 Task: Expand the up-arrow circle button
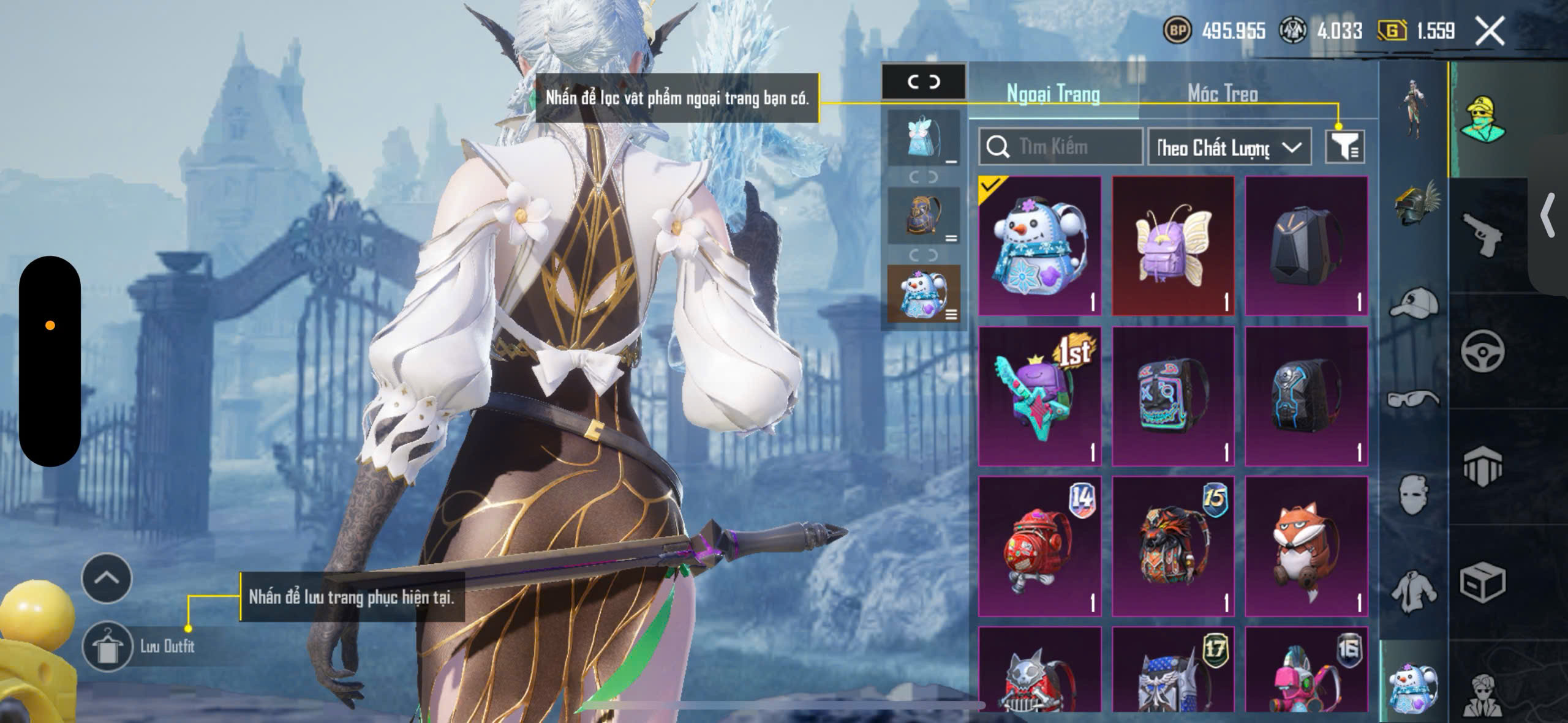point(107,578)
